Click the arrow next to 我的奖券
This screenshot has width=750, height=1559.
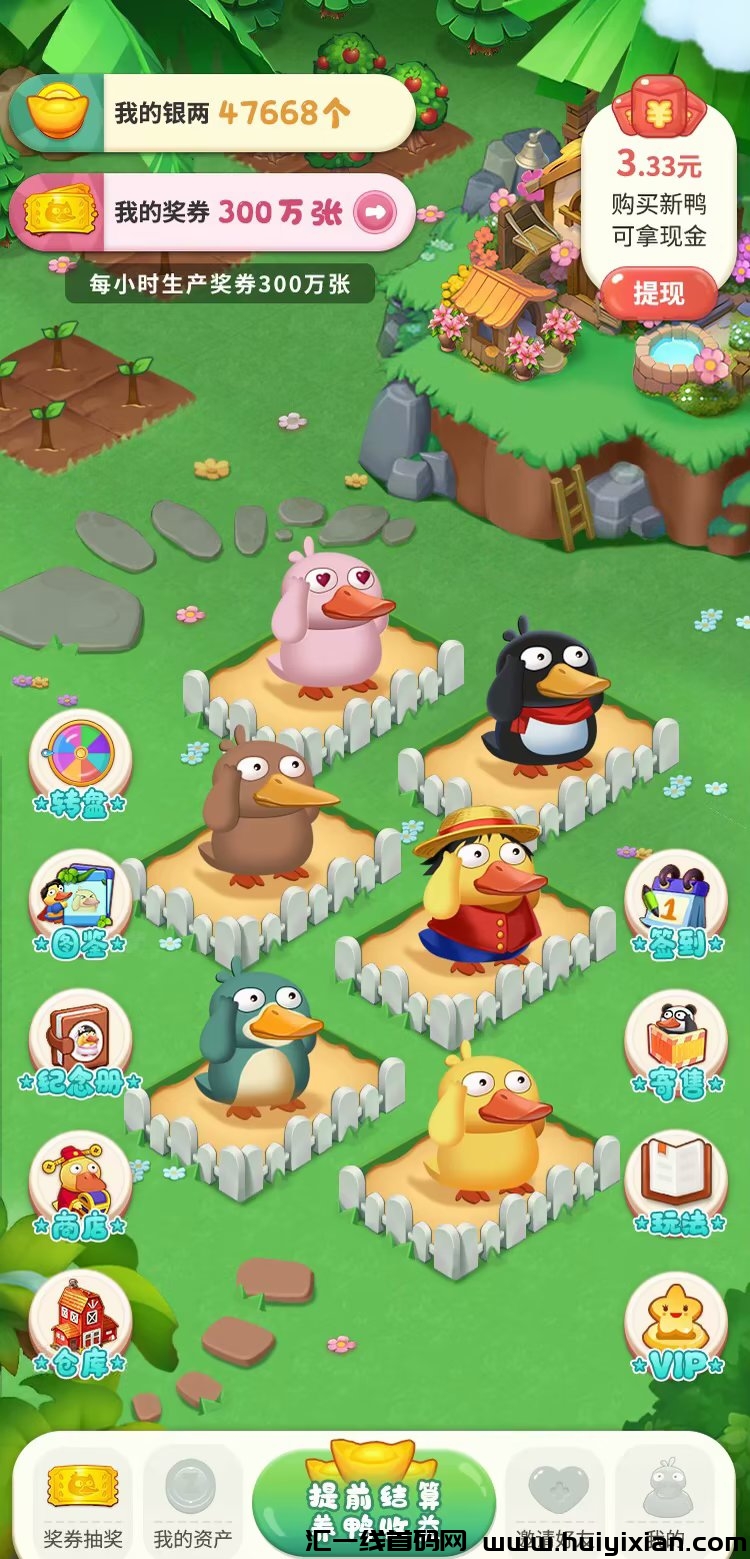pyautogui.click(x=375, y=212)
